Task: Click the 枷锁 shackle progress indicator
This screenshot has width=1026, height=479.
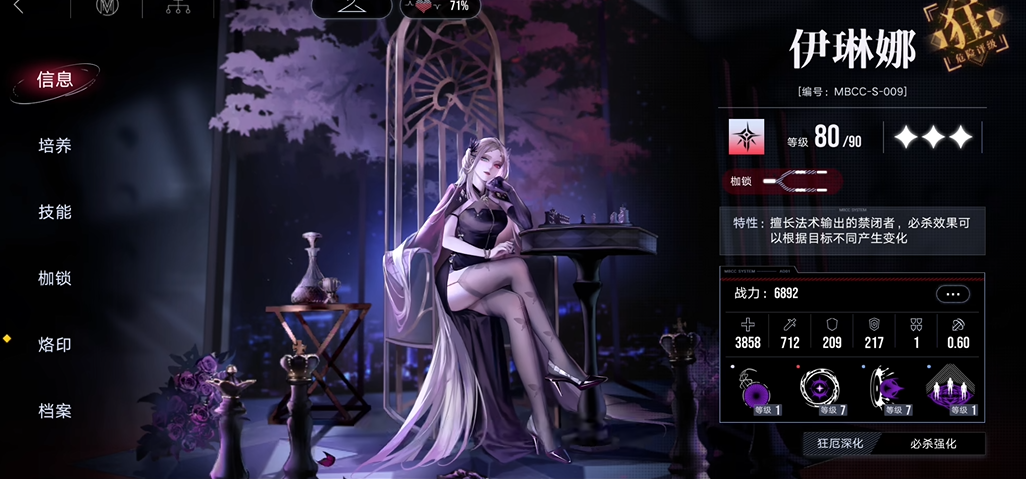Action: (784, 182)
